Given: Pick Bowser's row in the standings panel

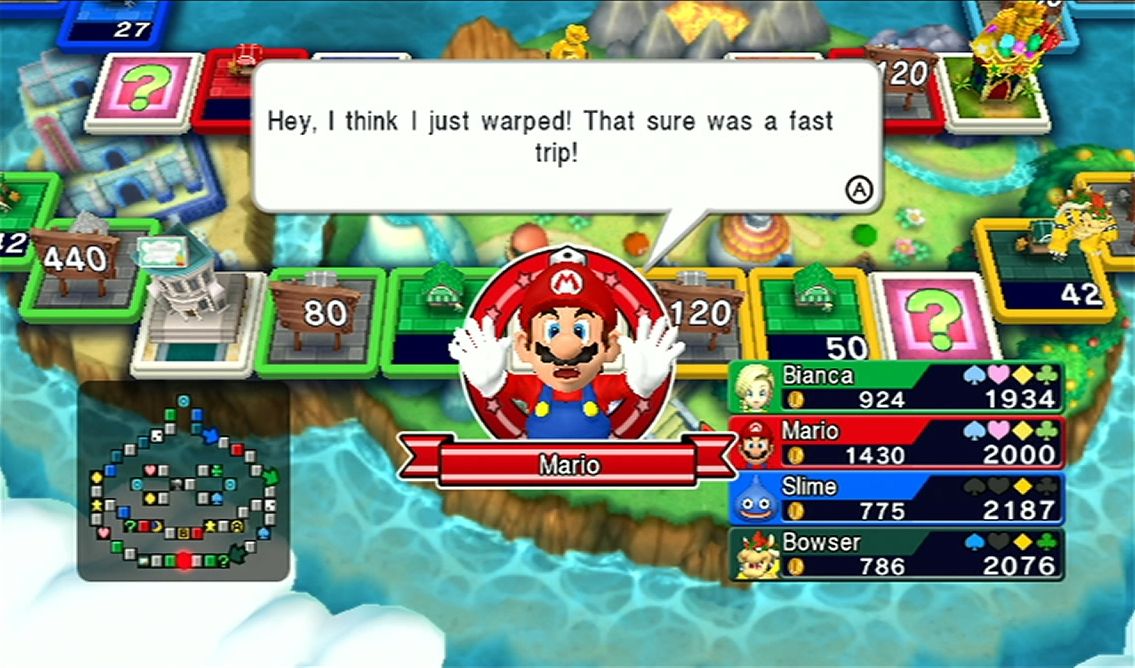Looking at the screenshot, I should point(895,554).
